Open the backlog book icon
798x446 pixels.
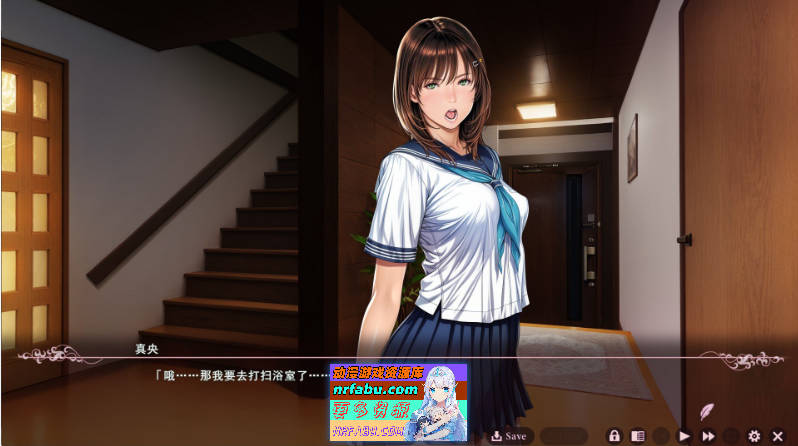pos(637,436)
